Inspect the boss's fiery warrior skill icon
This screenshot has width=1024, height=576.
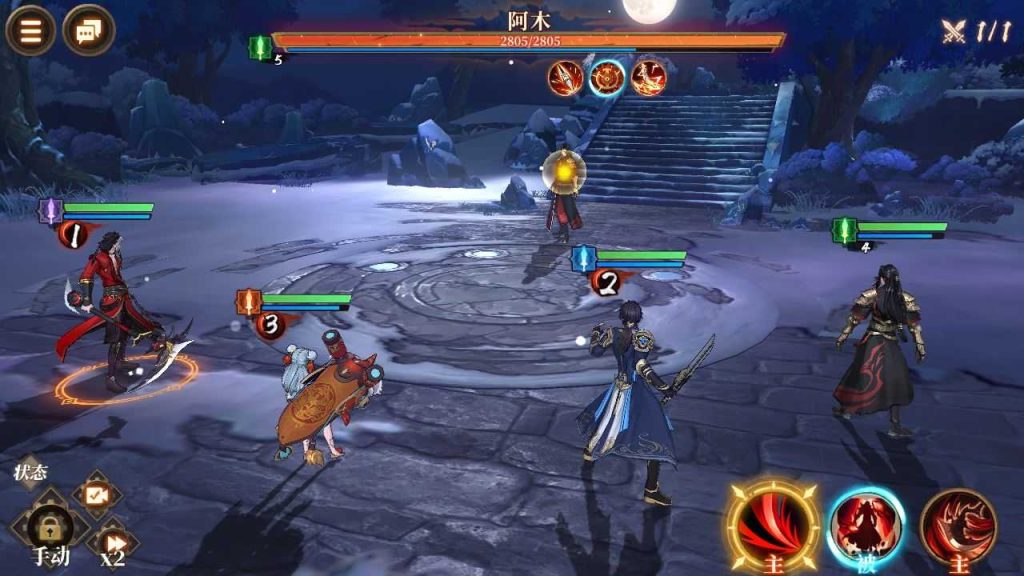649,78
